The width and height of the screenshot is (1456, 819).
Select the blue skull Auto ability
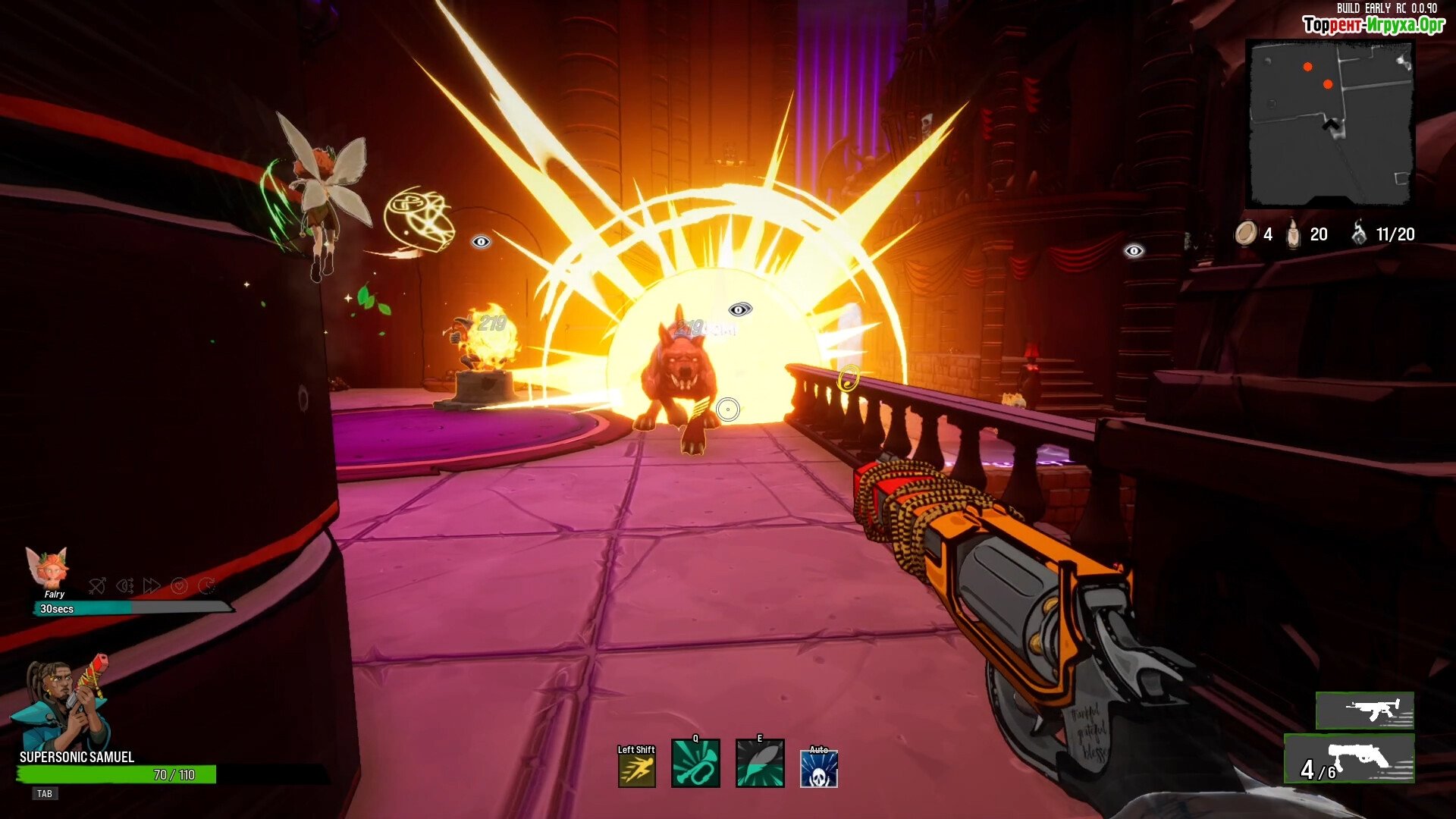[x=819, y=769]
